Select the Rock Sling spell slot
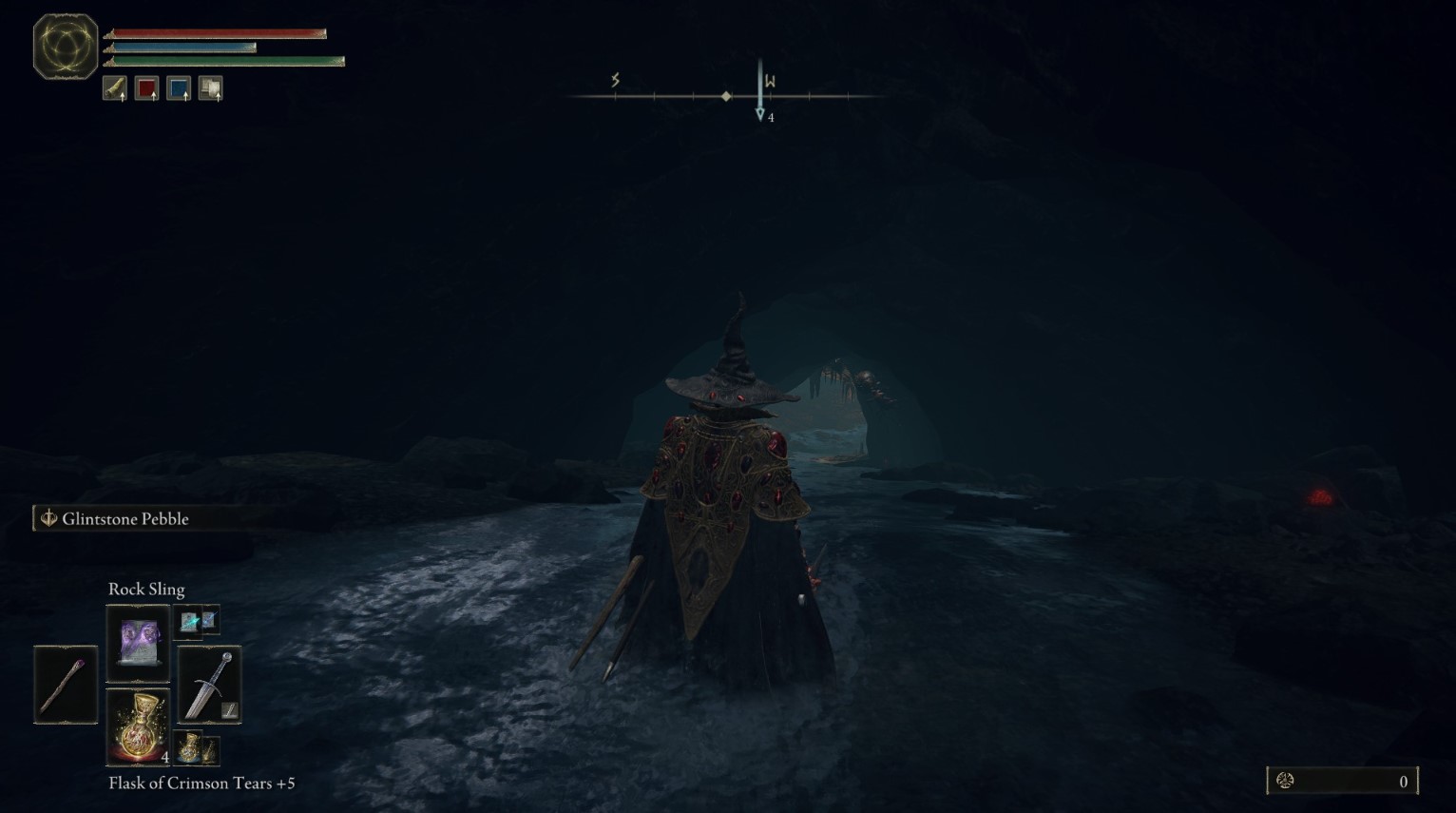 pyautogui.click(x=138, y=643)
